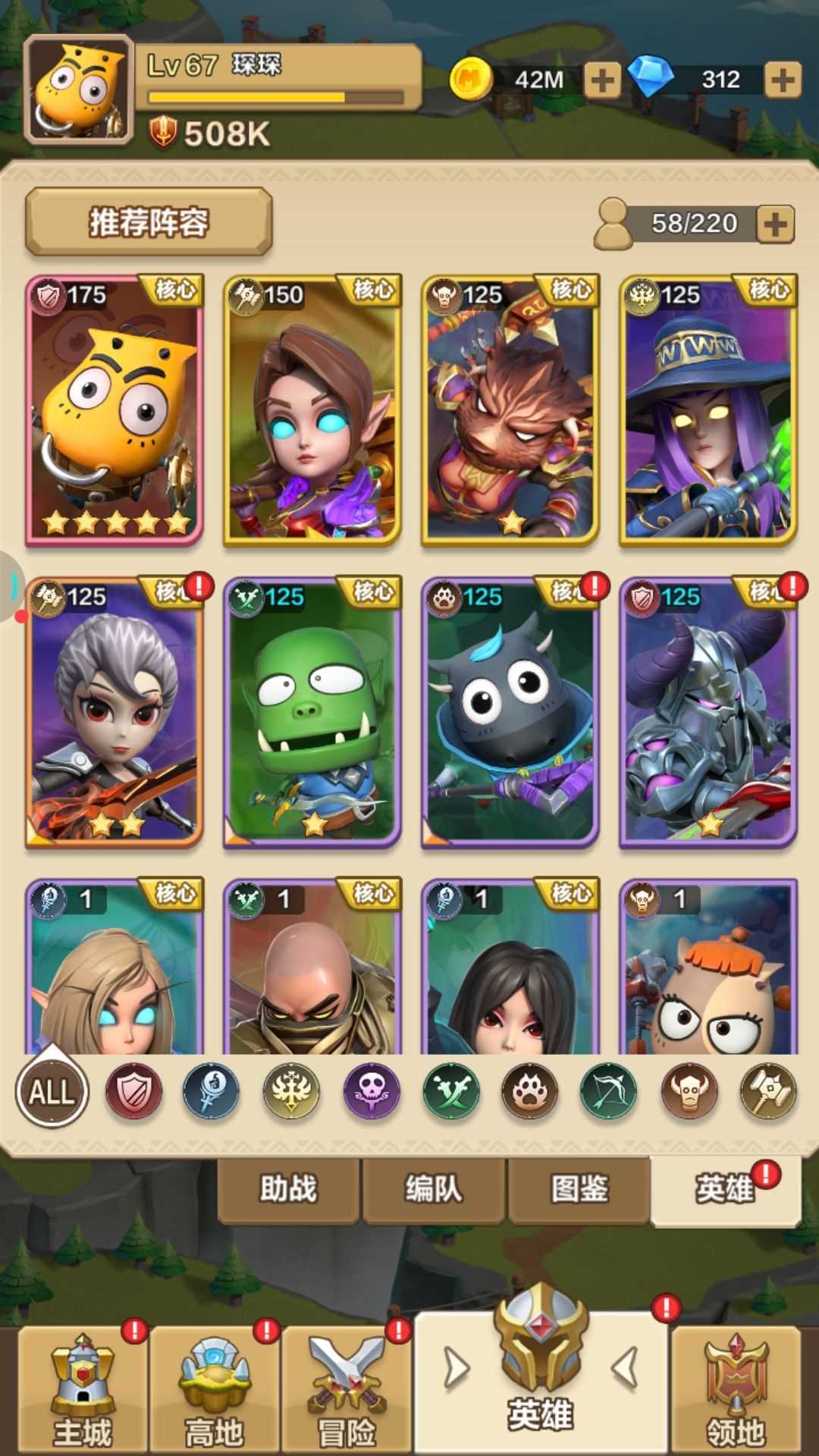The image size is (819, 1456).
Task: Open player profile avatar portrait
Action: (79, 90)
